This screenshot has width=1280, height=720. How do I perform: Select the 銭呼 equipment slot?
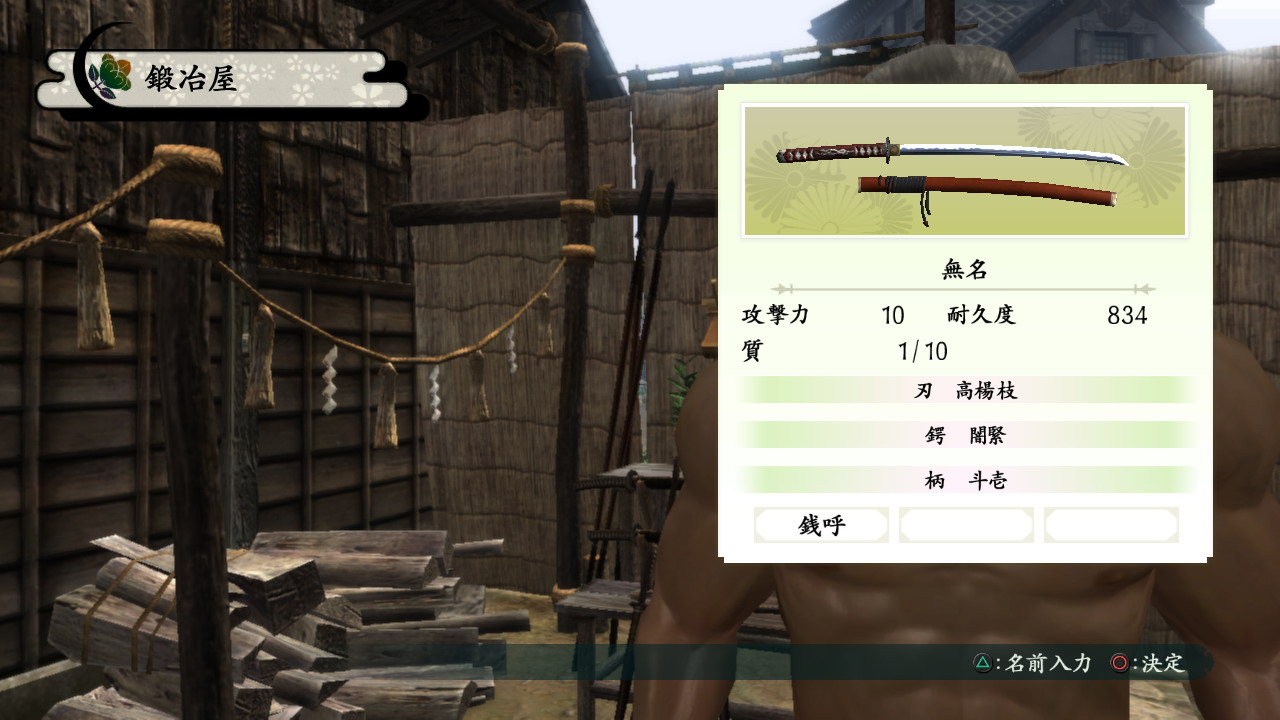point(822,524)
